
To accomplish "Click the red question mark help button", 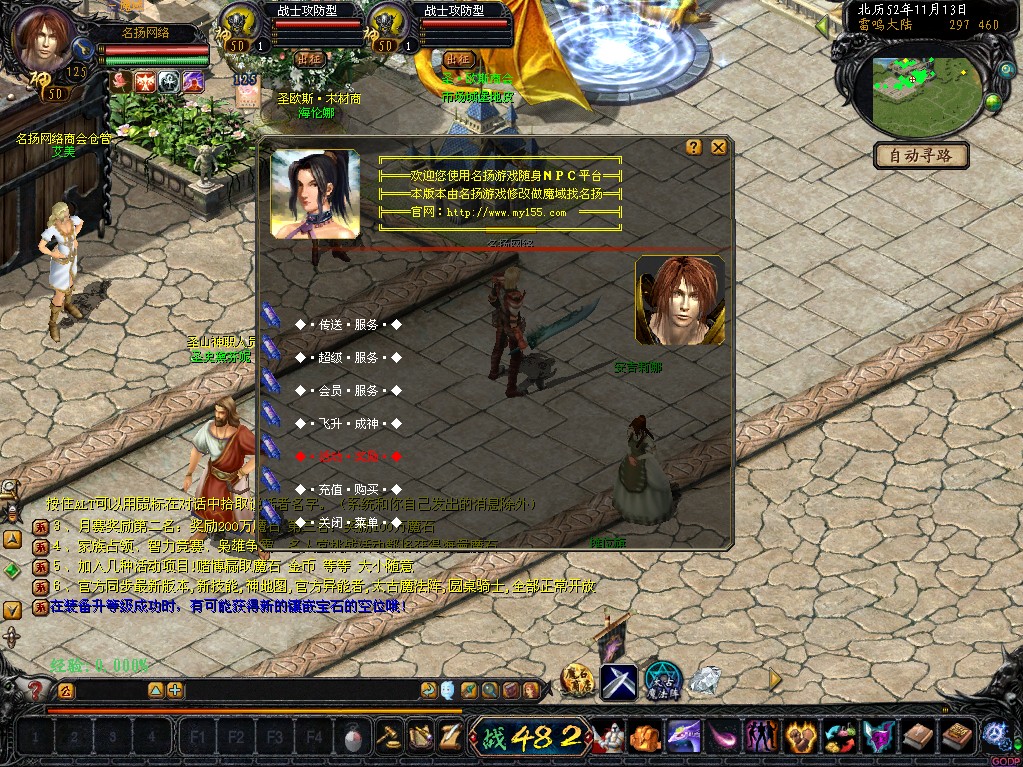I will click(36, 690).
